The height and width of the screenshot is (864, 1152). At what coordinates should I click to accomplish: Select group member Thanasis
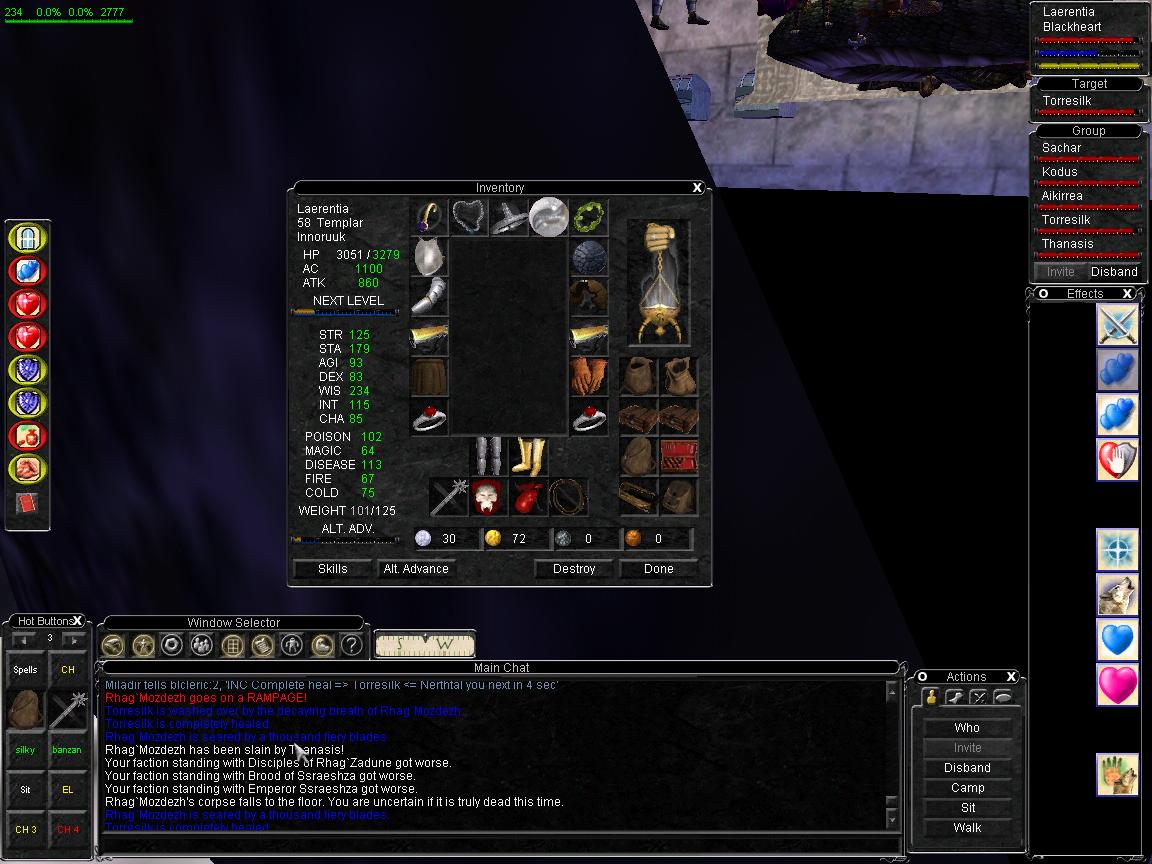pyautogui.click(x=1068, y=244)
